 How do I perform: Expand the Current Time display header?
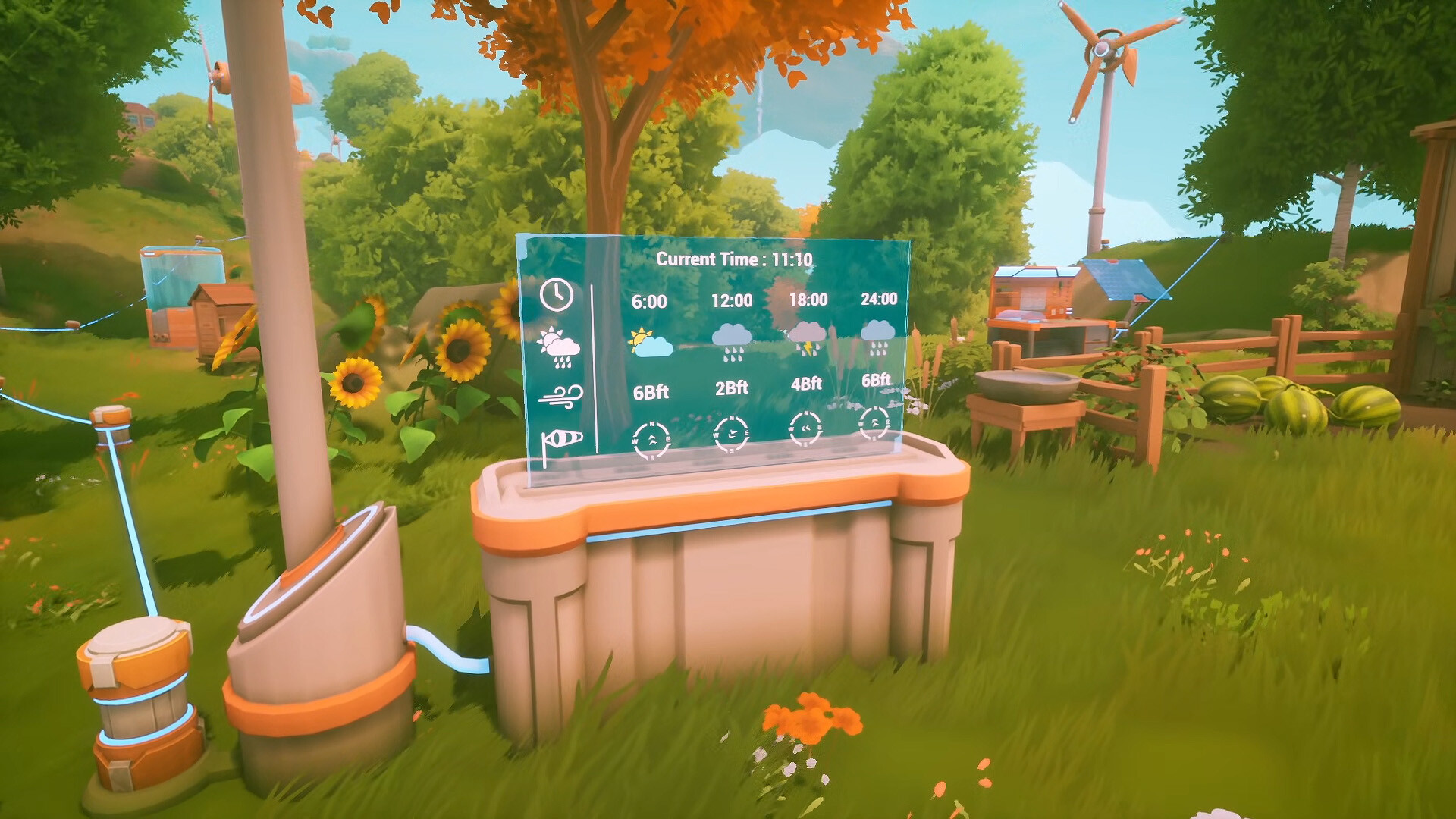[x=735, y=259]
